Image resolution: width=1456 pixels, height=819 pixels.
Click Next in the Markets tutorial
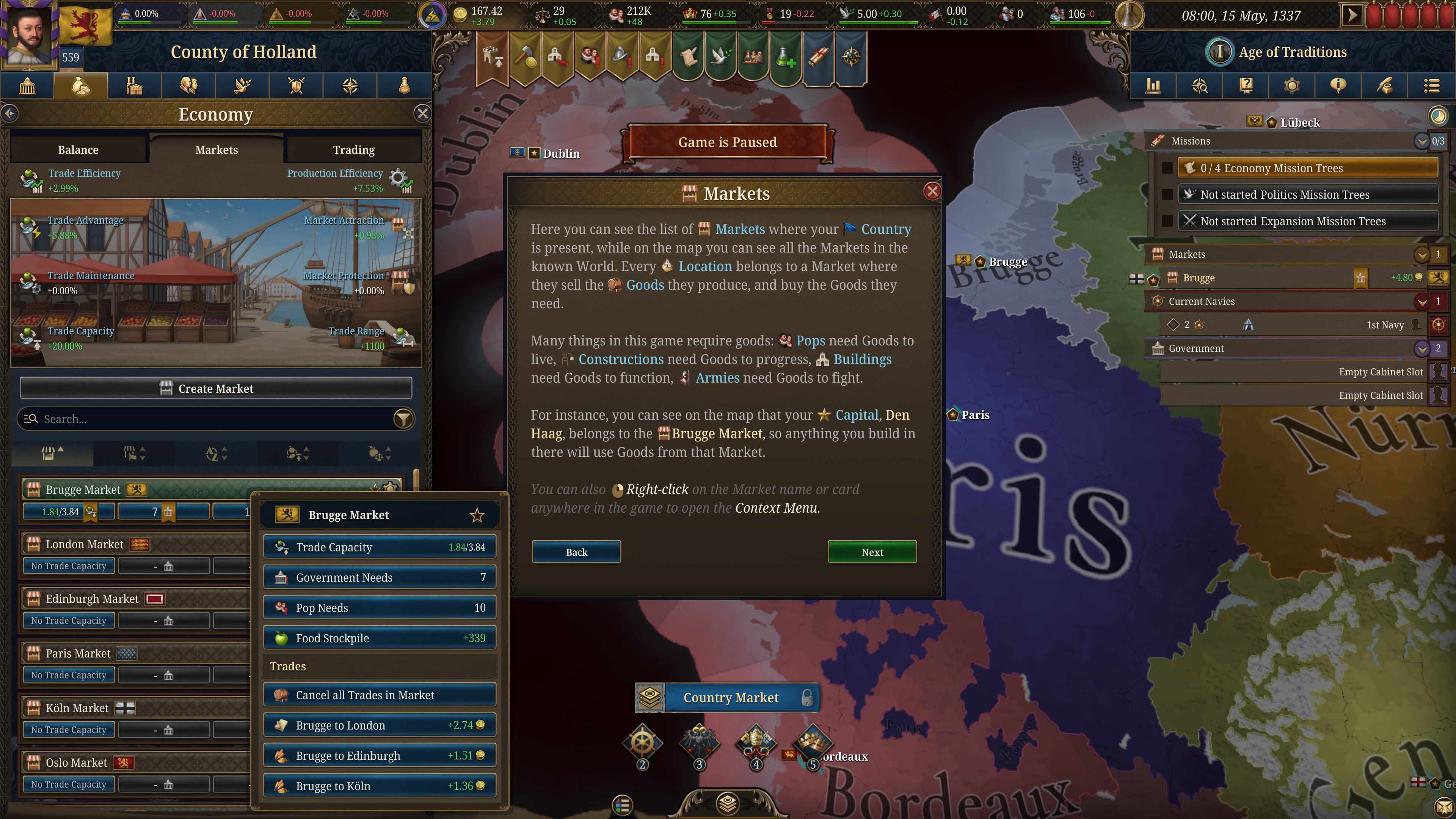[x=872, y=552]
